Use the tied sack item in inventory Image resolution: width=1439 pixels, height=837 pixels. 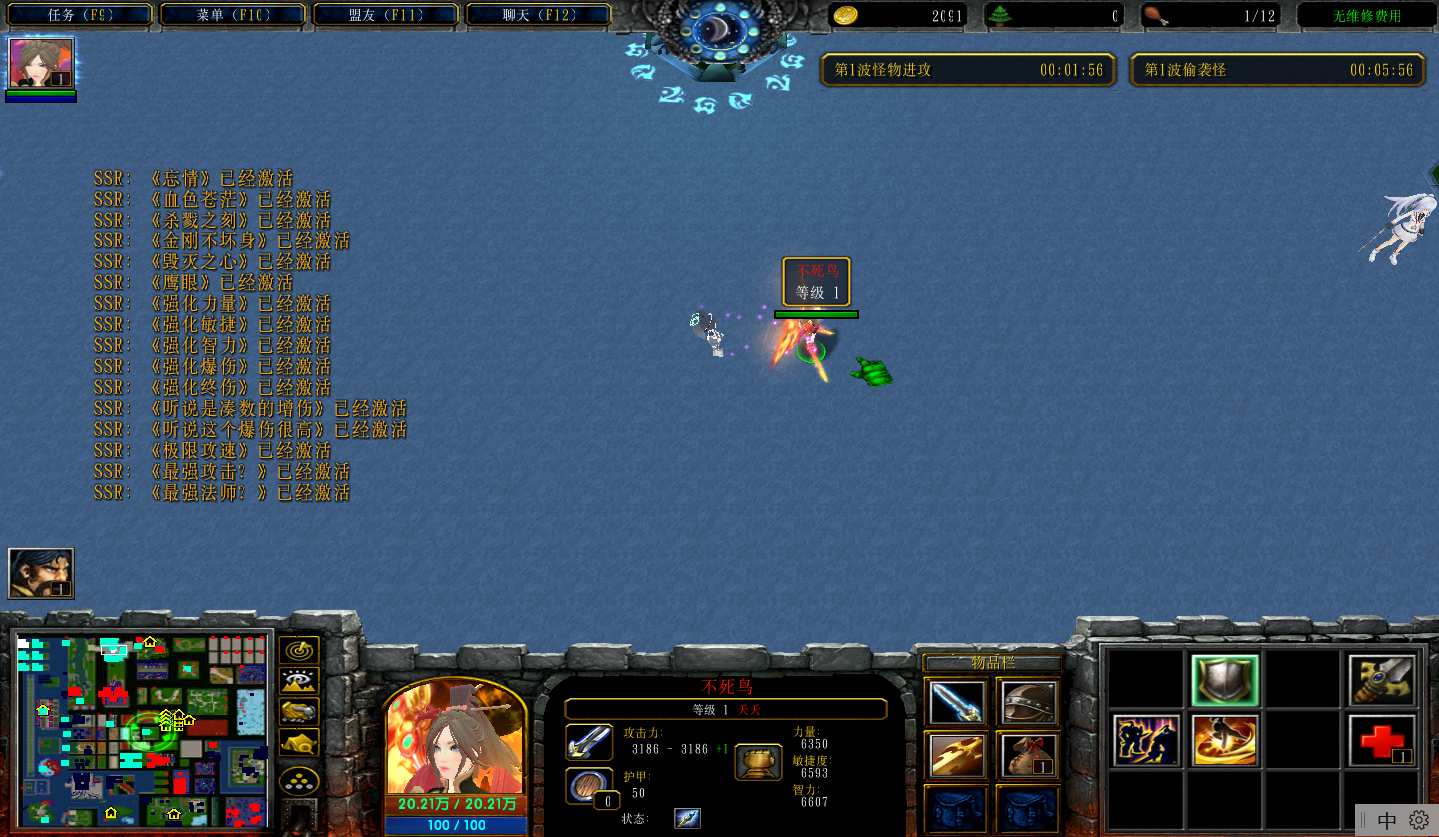coord(1028,756)
